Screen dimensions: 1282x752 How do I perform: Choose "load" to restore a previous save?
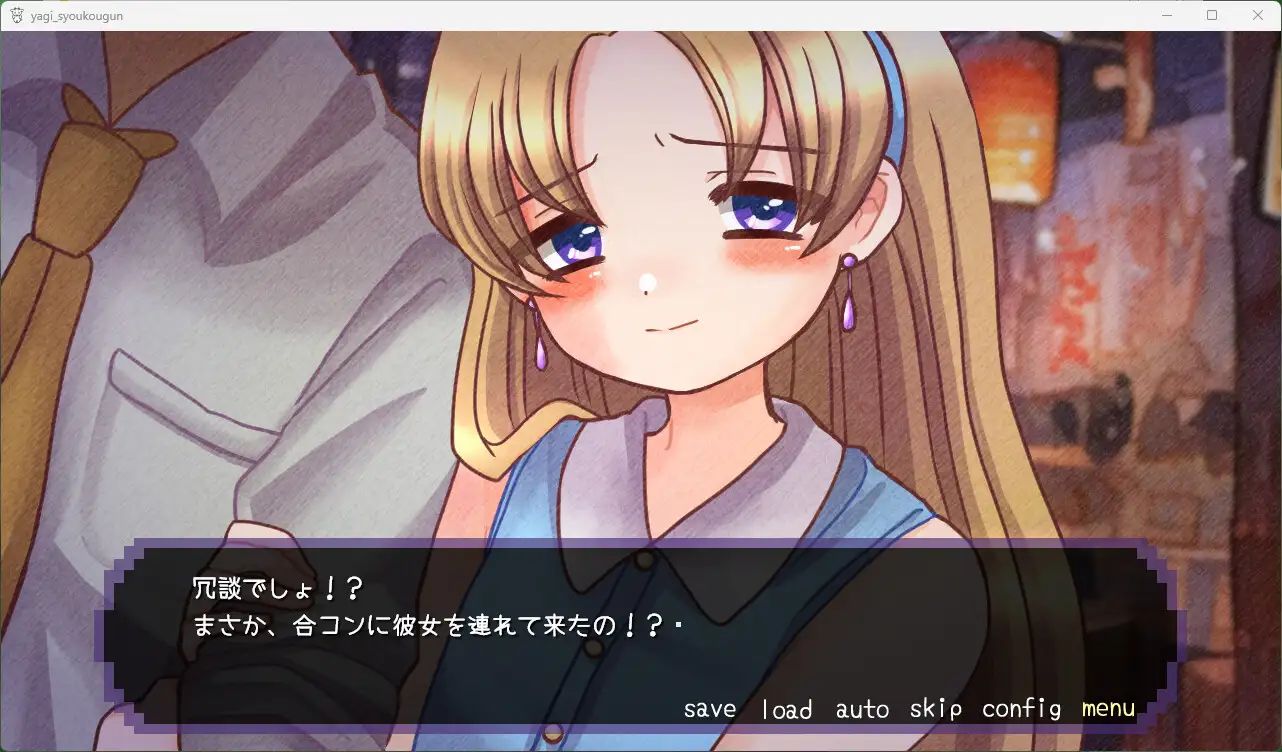787,708
